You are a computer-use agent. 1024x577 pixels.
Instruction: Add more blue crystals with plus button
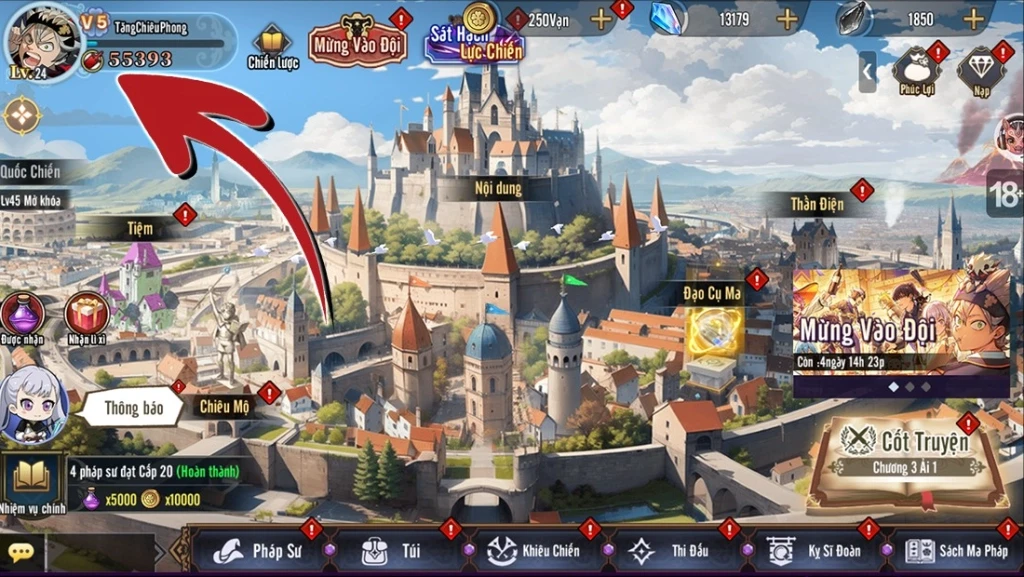[x=787, y=19]
